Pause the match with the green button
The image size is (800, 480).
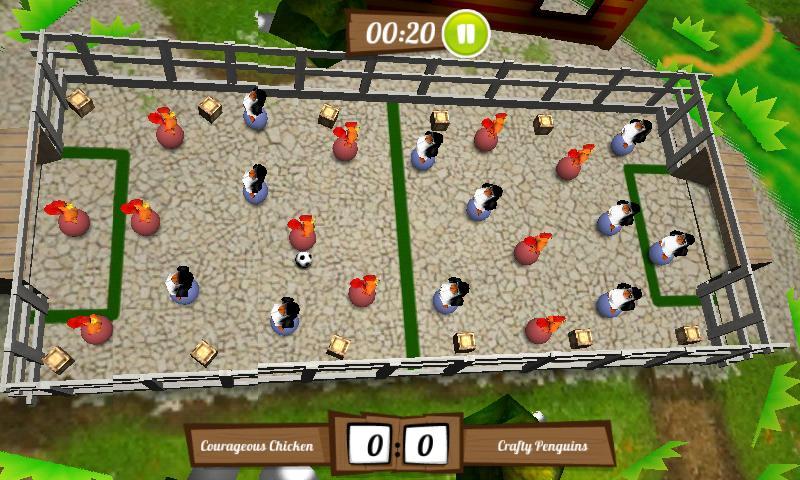coord(466,32)
